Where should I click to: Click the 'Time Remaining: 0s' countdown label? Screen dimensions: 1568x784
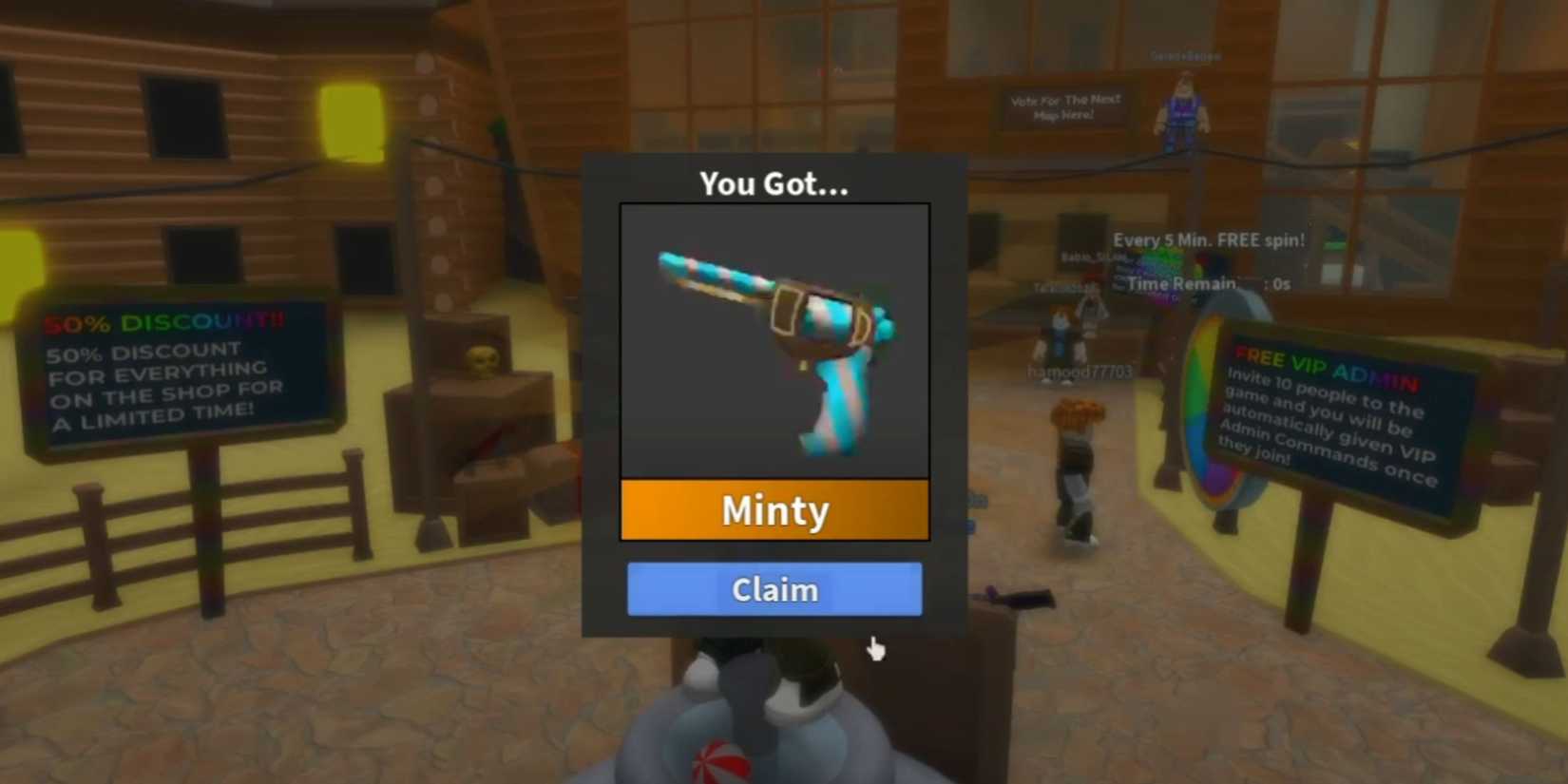[x=1207, y=283]
